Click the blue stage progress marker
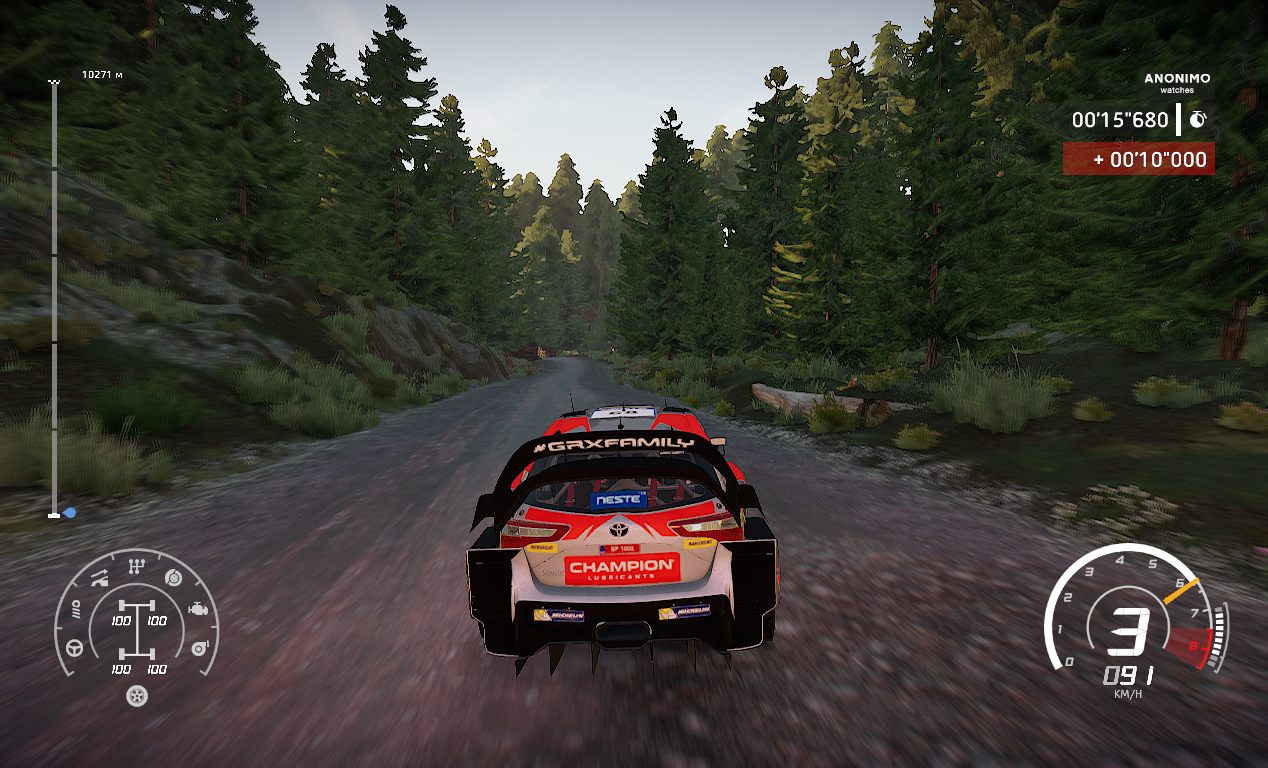This screenshot has height=768, width=1268. click(69, 513)
